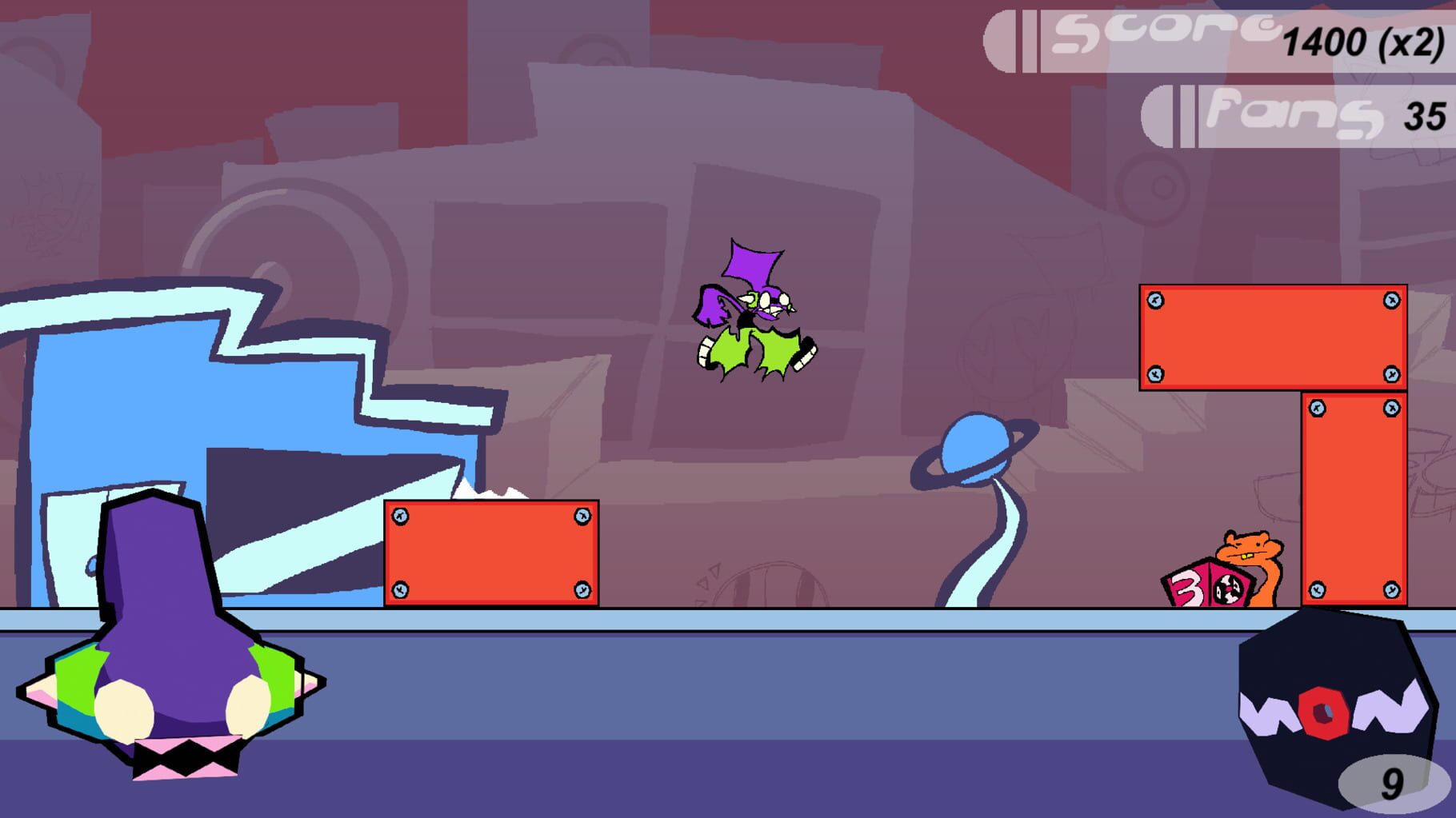1456x818 pixels.
Task: Toggle the screw on the lower orange platform
Action: click(x=398, y=516)
